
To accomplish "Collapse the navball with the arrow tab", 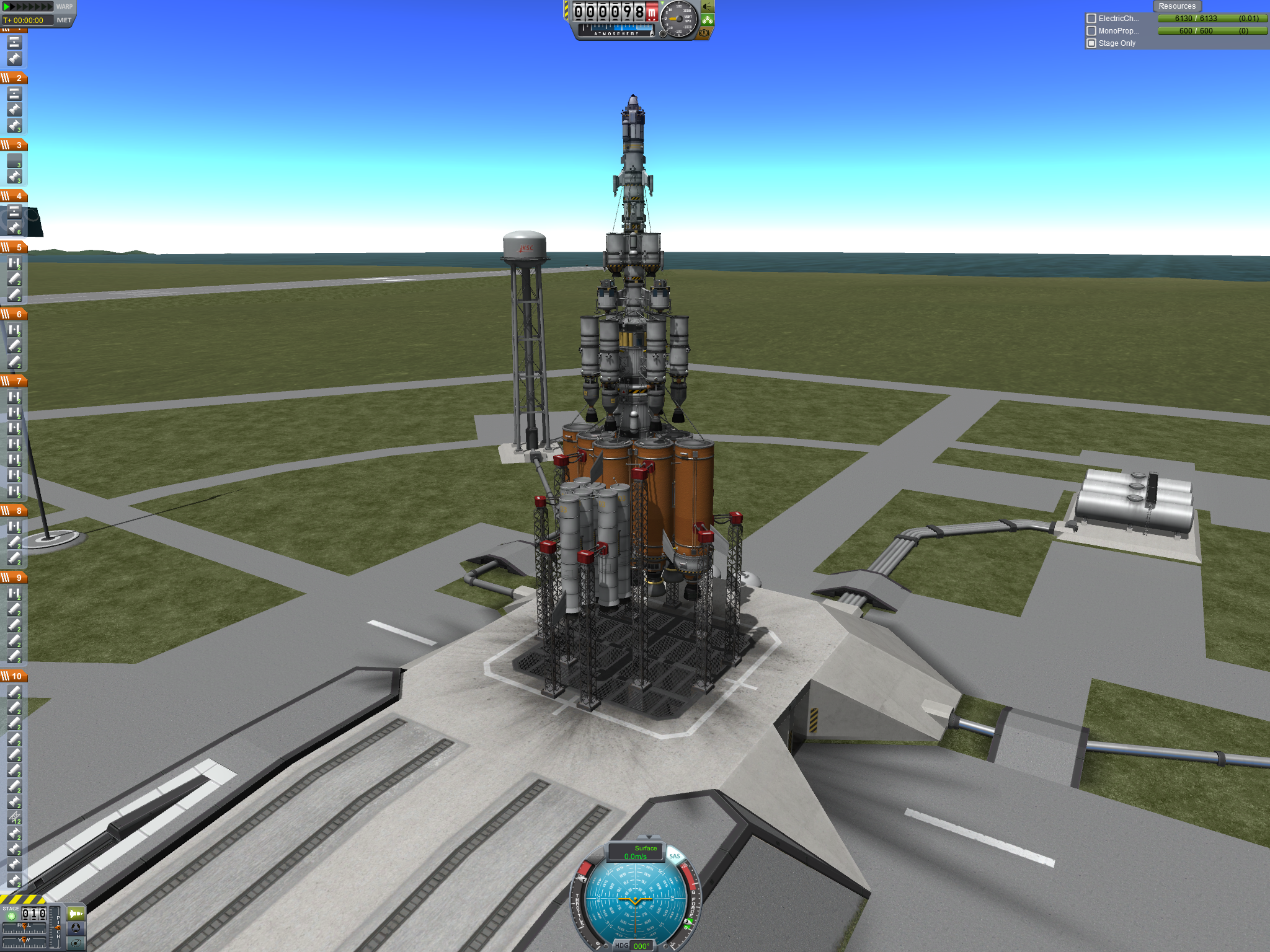I will [x=649, y=837].
